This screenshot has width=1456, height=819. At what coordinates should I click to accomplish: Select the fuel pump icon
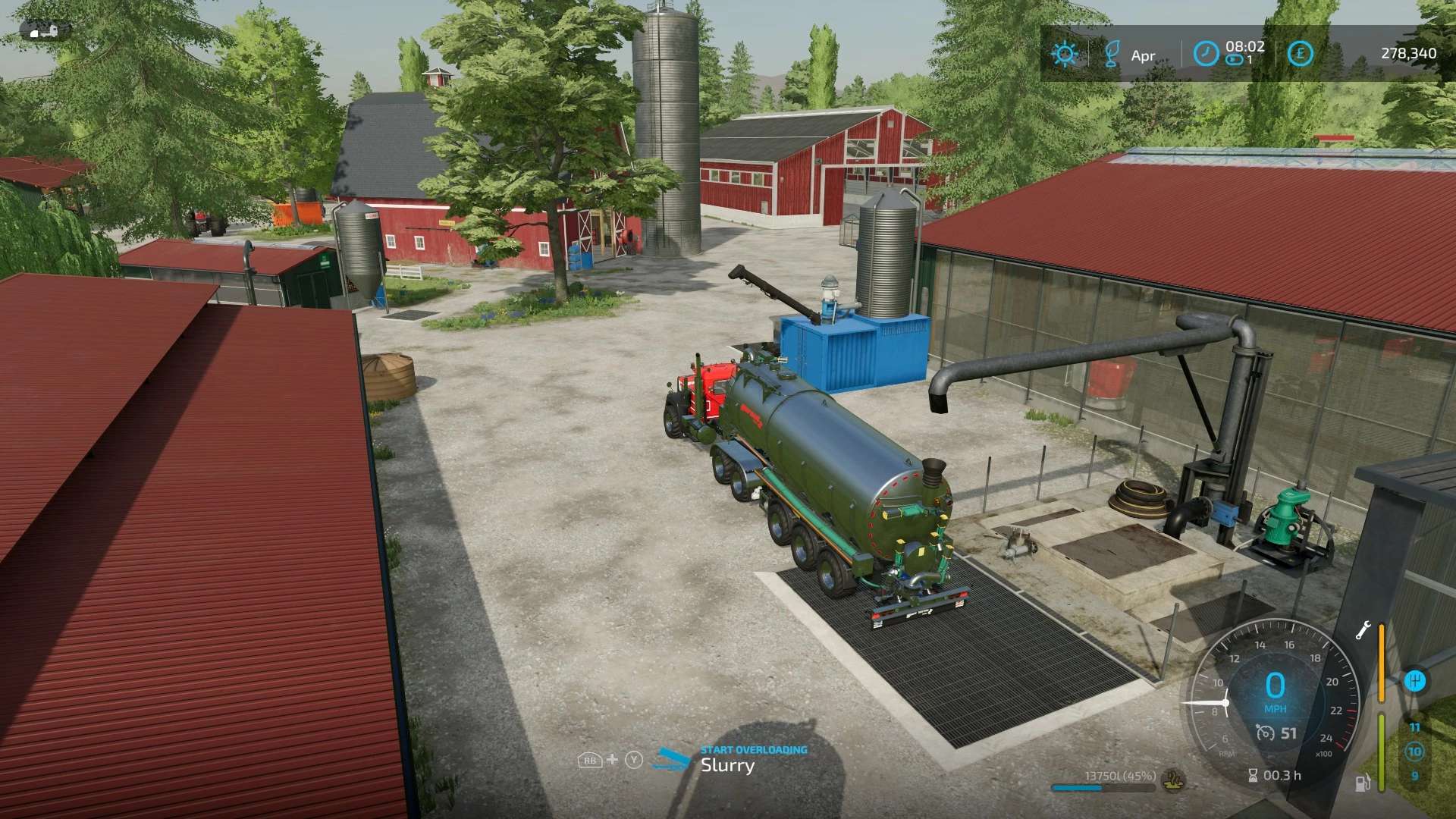click(1363, 782)
